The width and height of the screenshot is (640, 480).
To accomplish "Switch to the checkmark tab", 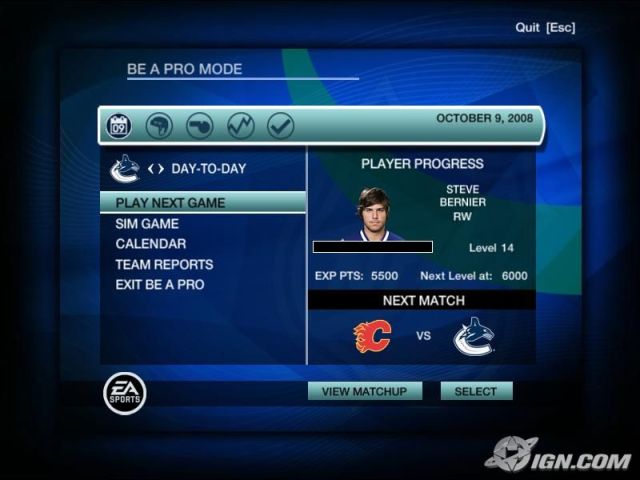I will click(280, 126).
